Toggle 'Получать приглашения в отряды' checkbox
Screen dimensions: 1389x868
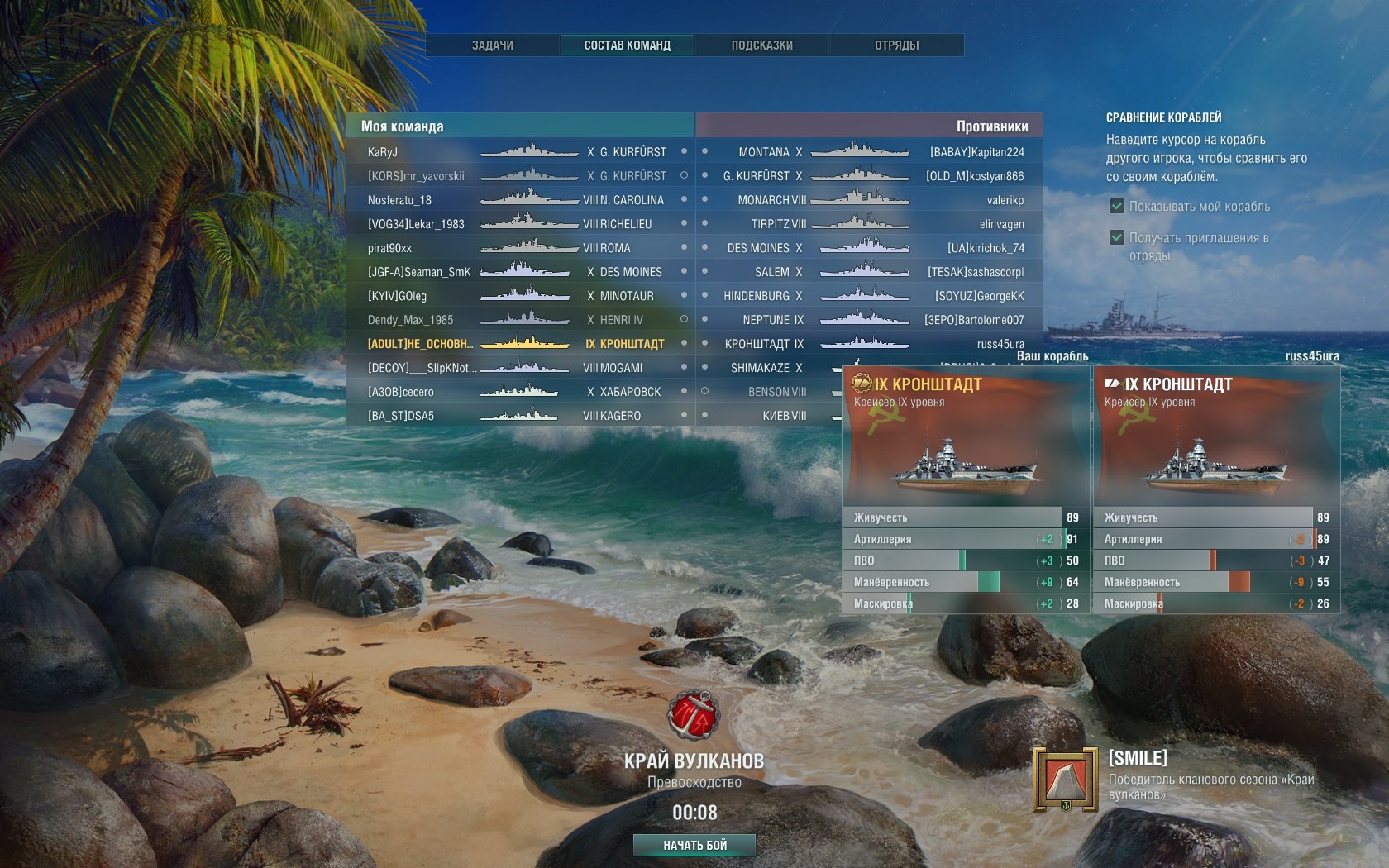click(x=1117, y=238)
